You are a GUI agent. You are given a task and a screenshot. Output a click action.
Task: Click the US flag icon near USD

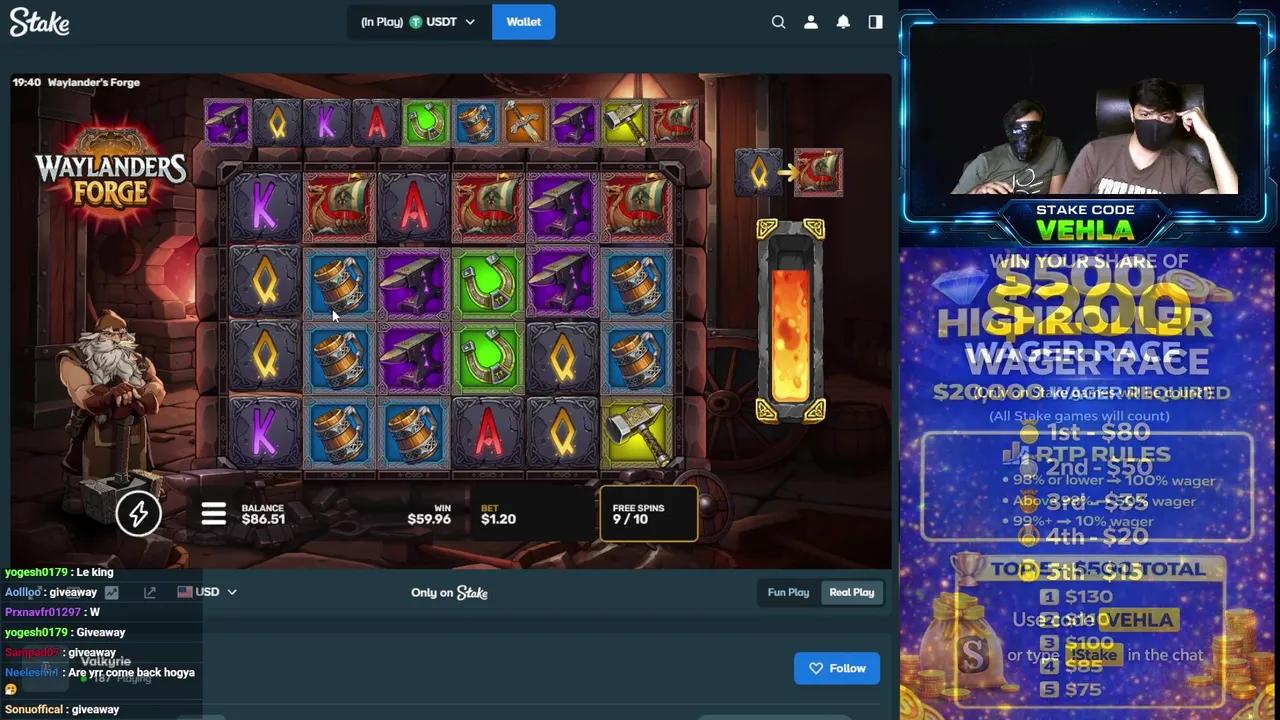click(x=183, y=591)
